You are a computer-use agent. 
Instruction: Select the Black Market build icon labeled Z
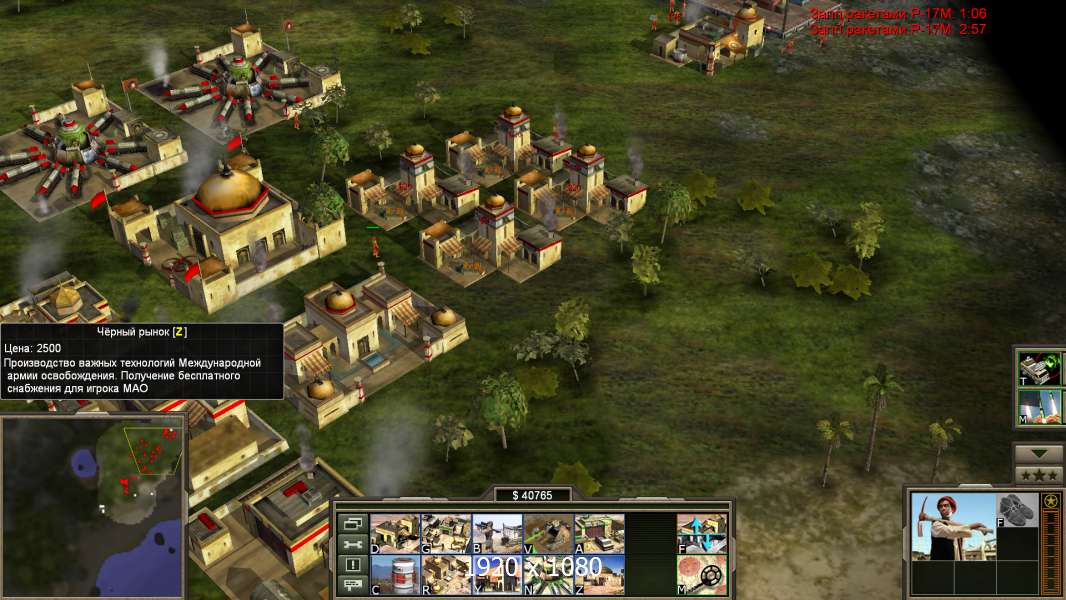coord(599,574)
